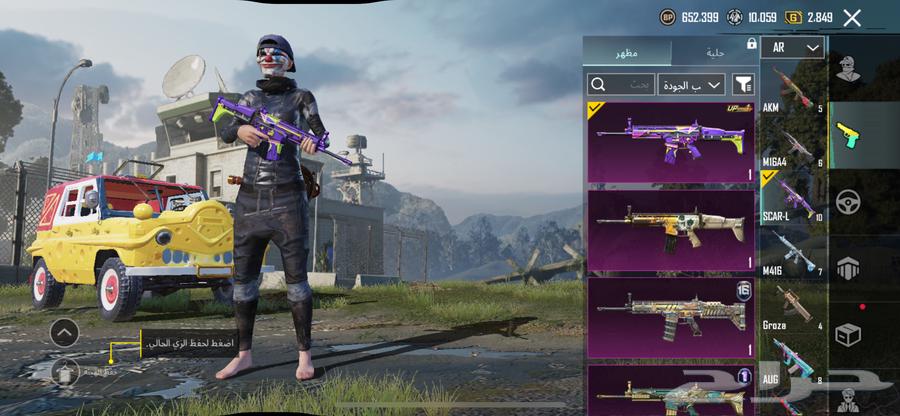The image size is (900, 416).
Task: Open the crate box category icon
Action: [849, 335]
